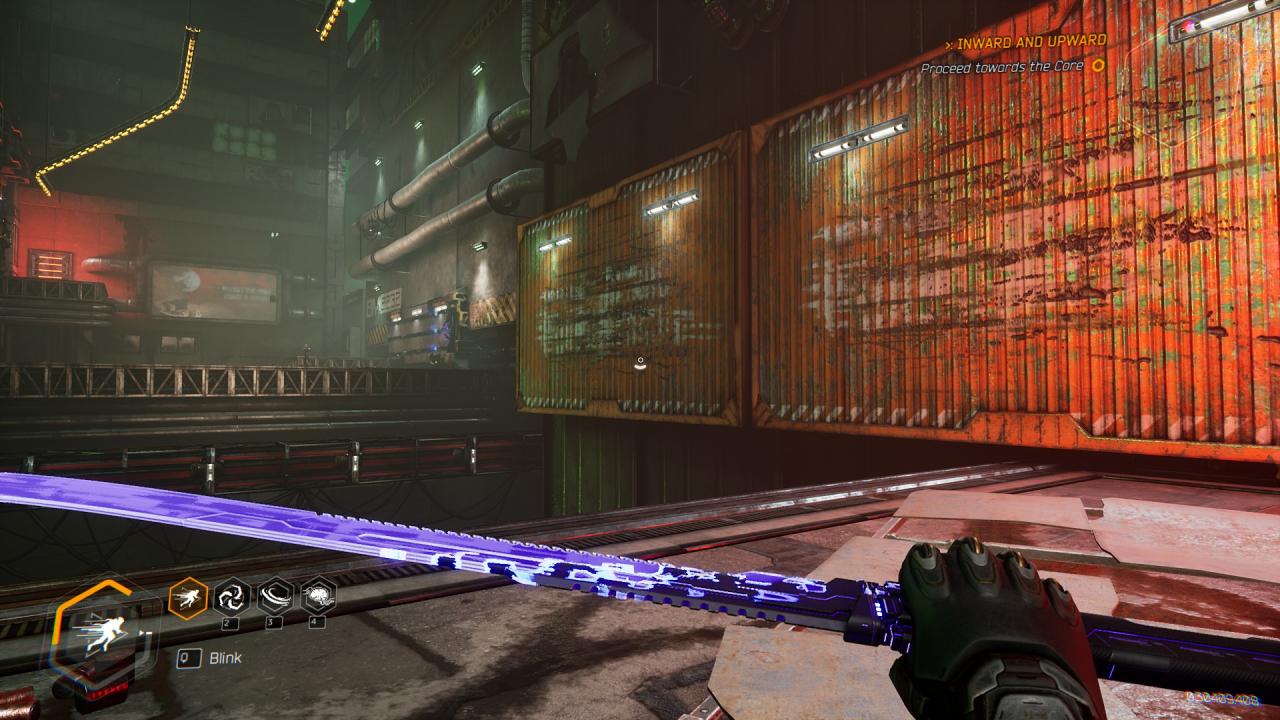Pick the Overlord brain ability icon
This screenshot has height=720, width=1280.
[318, 597]
